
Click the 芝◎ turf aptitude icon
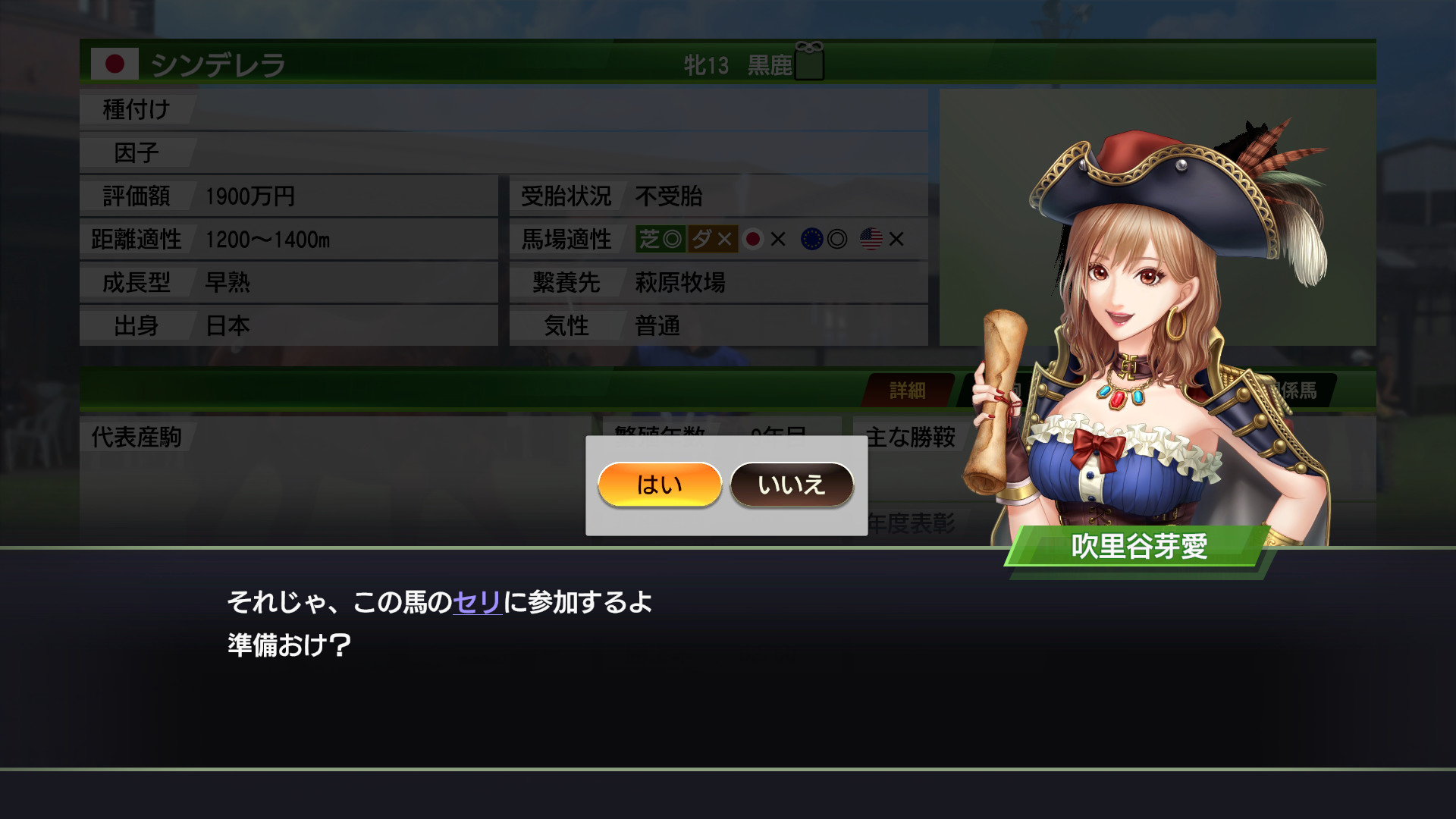click(658, 240)
